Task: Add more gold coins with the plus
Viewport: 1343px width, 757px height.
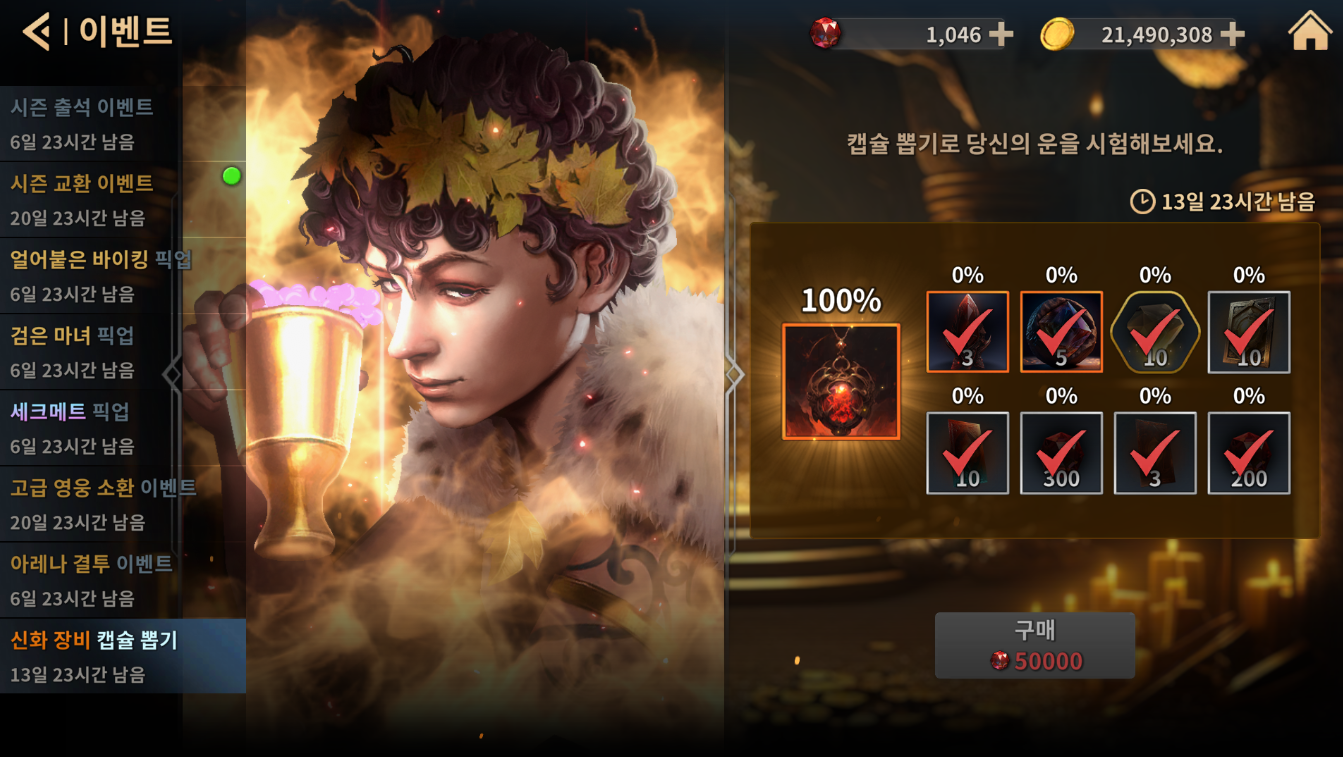Action: 1233,35
